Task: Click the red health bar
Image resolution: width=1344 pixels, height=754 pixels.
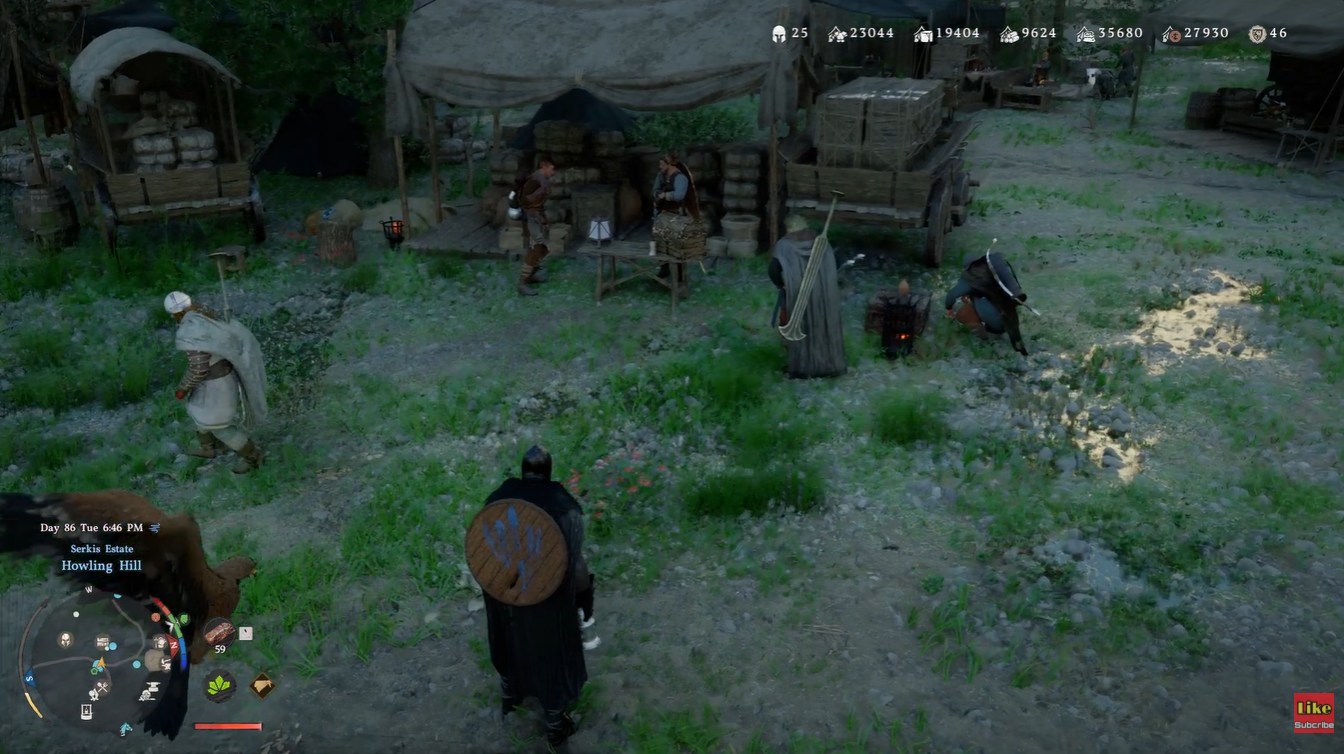Action: pyautogui.click(x=226, y=726)
